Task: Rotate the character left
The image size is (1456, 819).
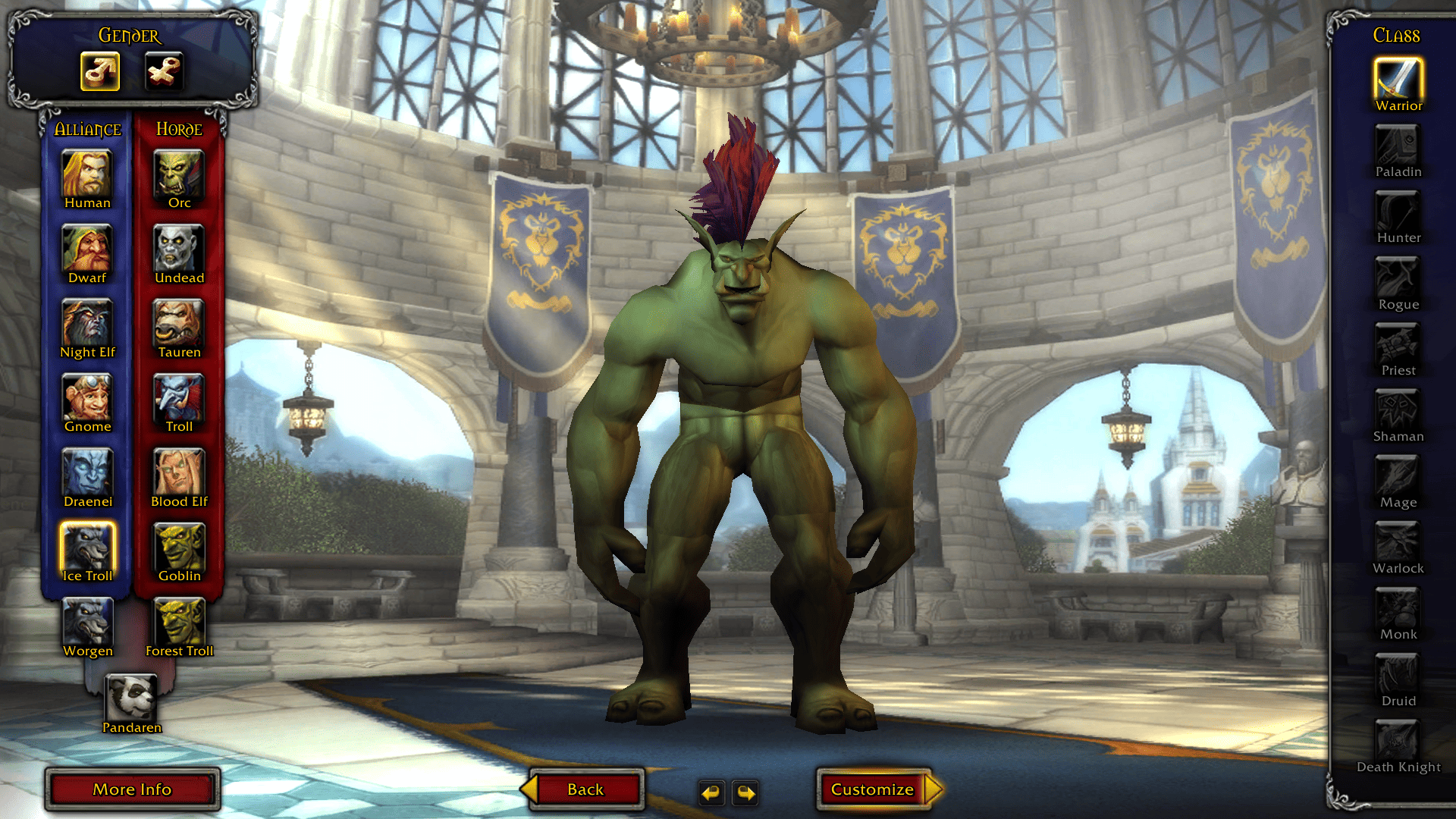Action: pos(711,792)
